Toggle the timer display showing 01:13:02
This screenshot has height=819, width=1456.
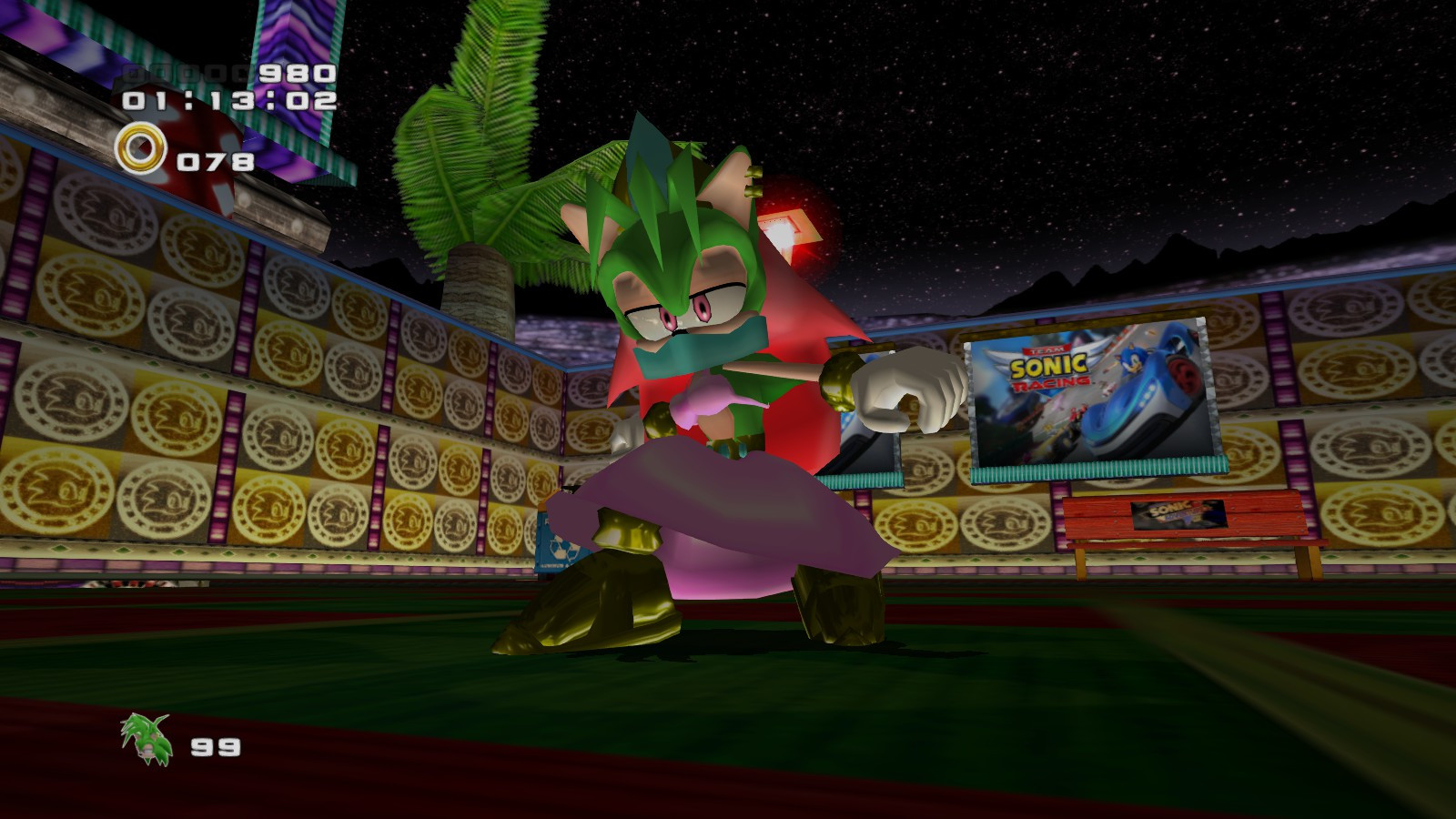point(229,100)
